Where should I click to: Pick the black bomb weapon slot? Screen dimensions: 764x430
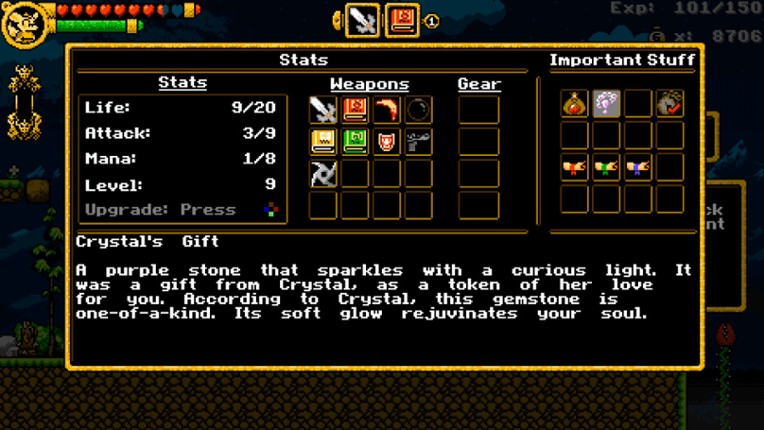click(418, 110)
